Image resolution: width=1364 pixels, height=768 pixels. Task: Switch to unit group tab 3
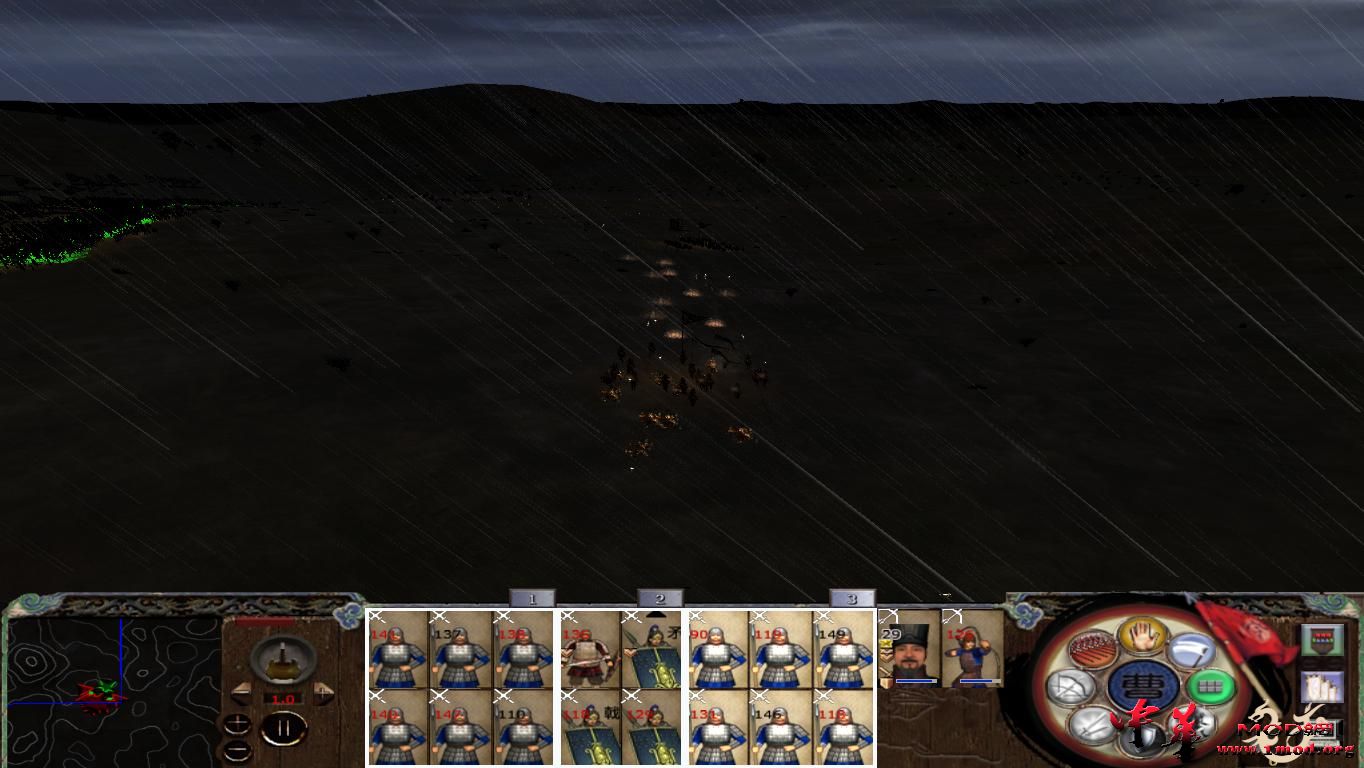tap(851, 598)
